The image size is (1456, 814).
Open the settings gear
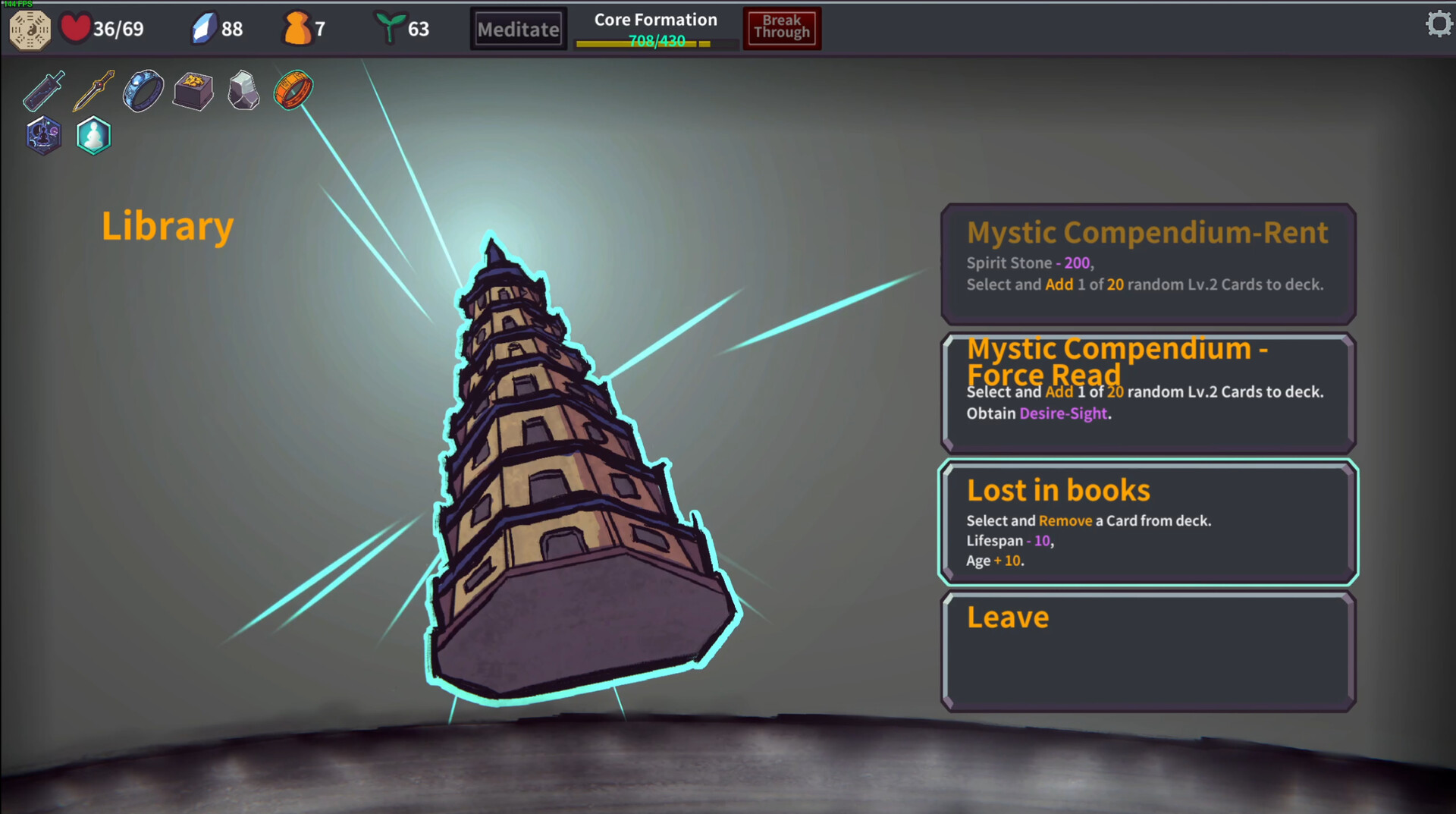point(1438,24)
